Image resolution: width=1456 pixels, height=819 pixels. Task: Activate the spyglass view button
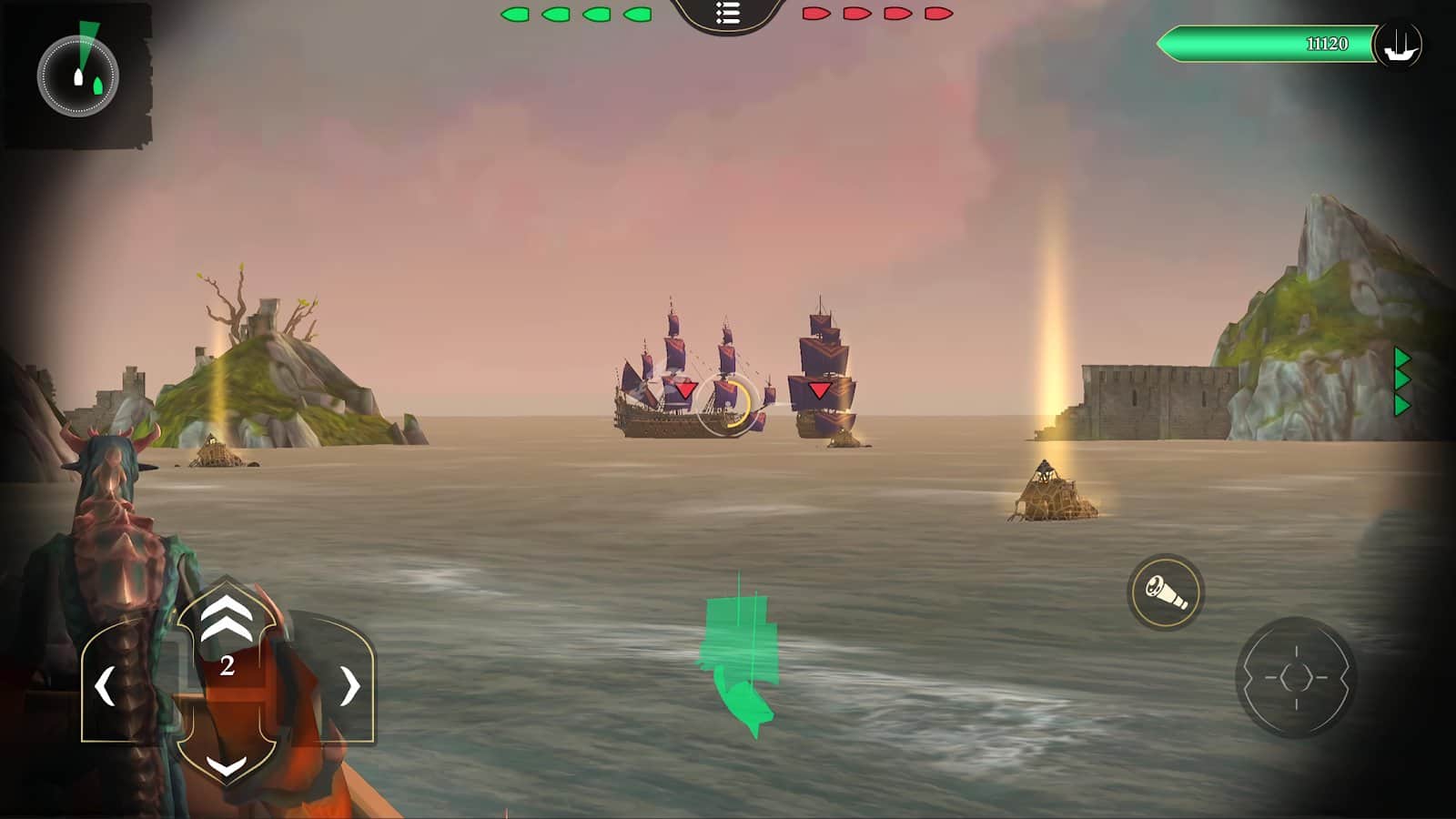(x=1166, y=592)
